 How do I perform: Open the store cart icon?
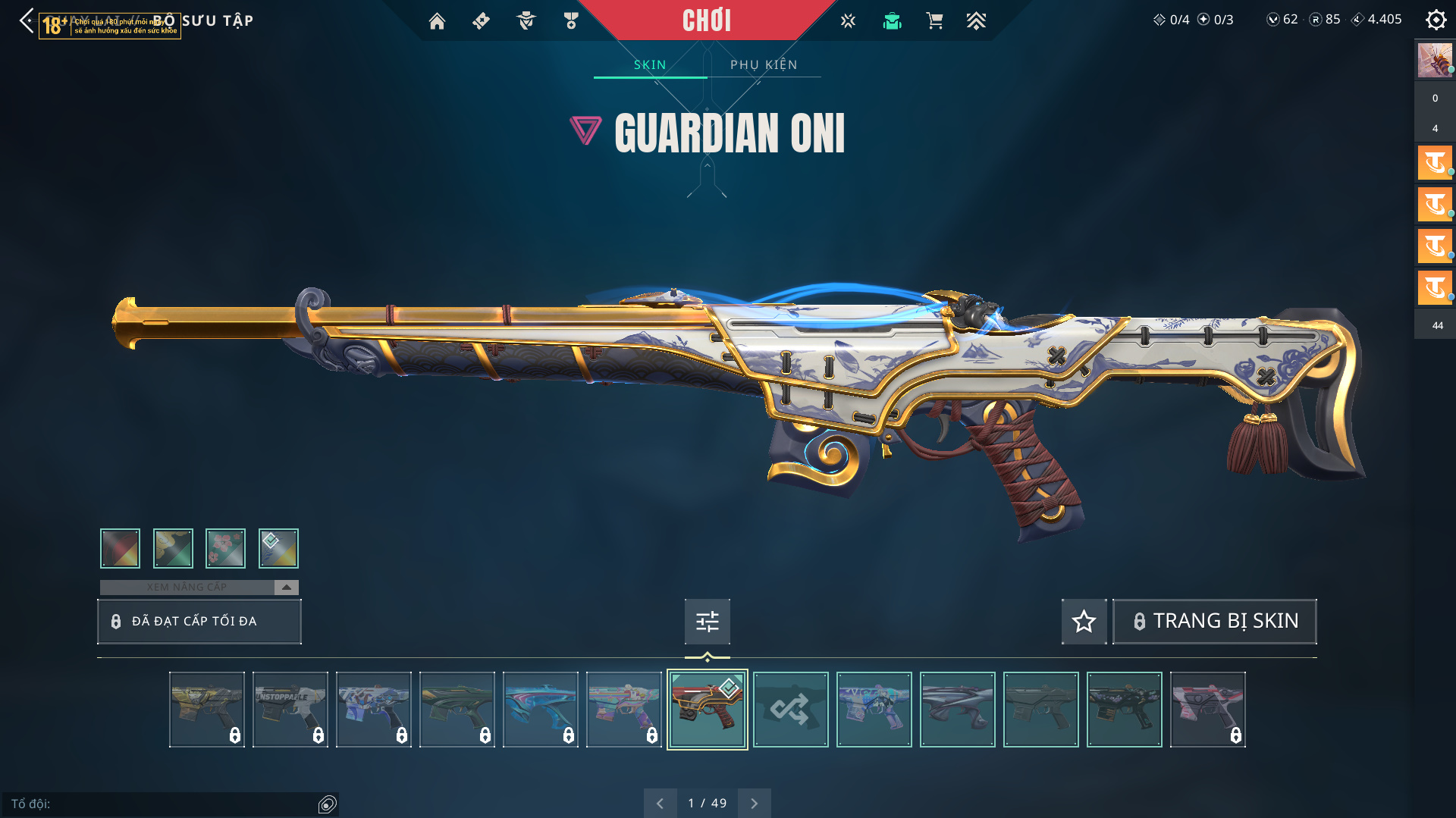[934, 21]
